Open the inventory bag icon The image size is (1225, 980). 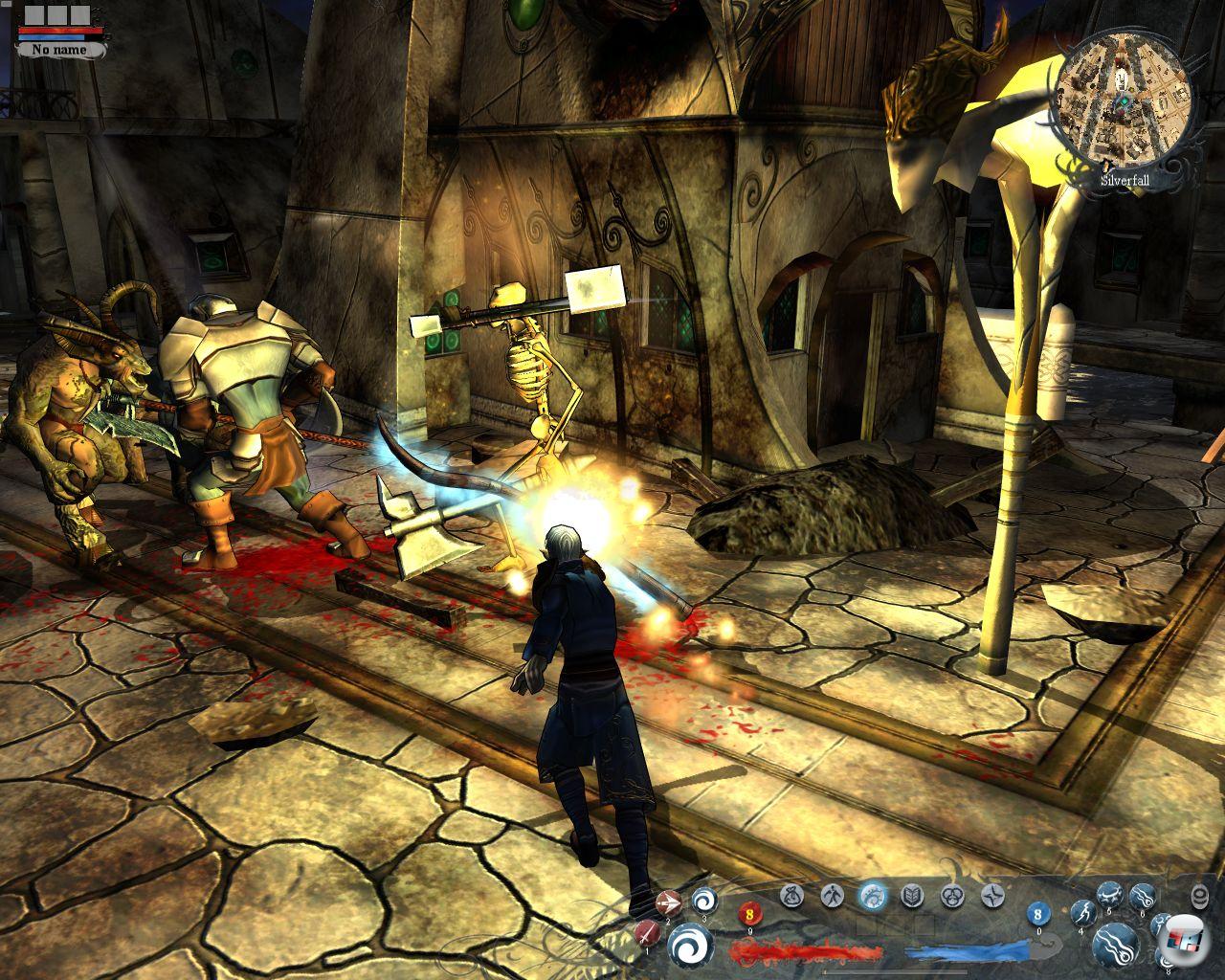click(791, 896)
